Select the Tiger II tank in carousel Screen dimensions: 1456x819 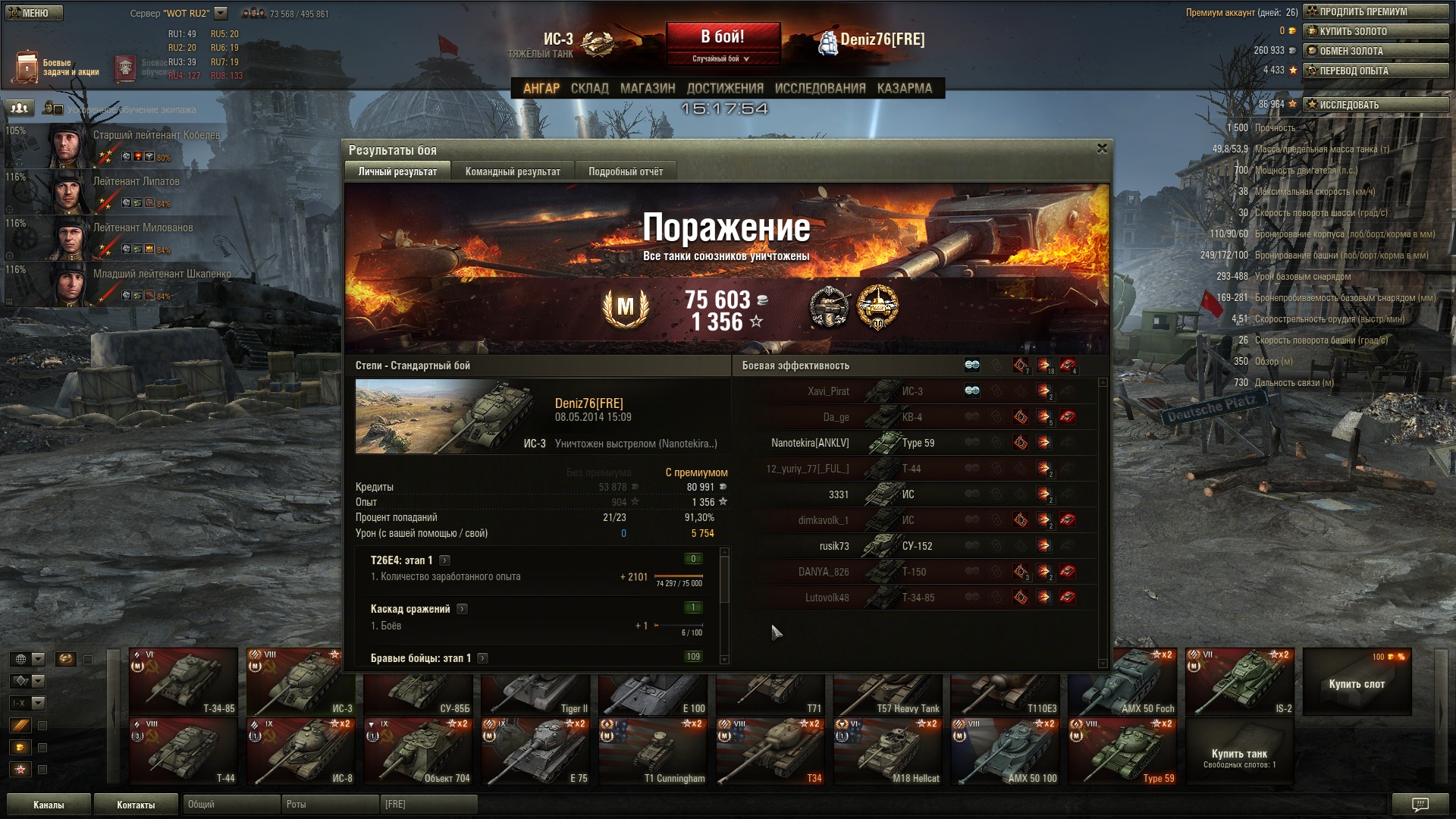coord(537,682)
